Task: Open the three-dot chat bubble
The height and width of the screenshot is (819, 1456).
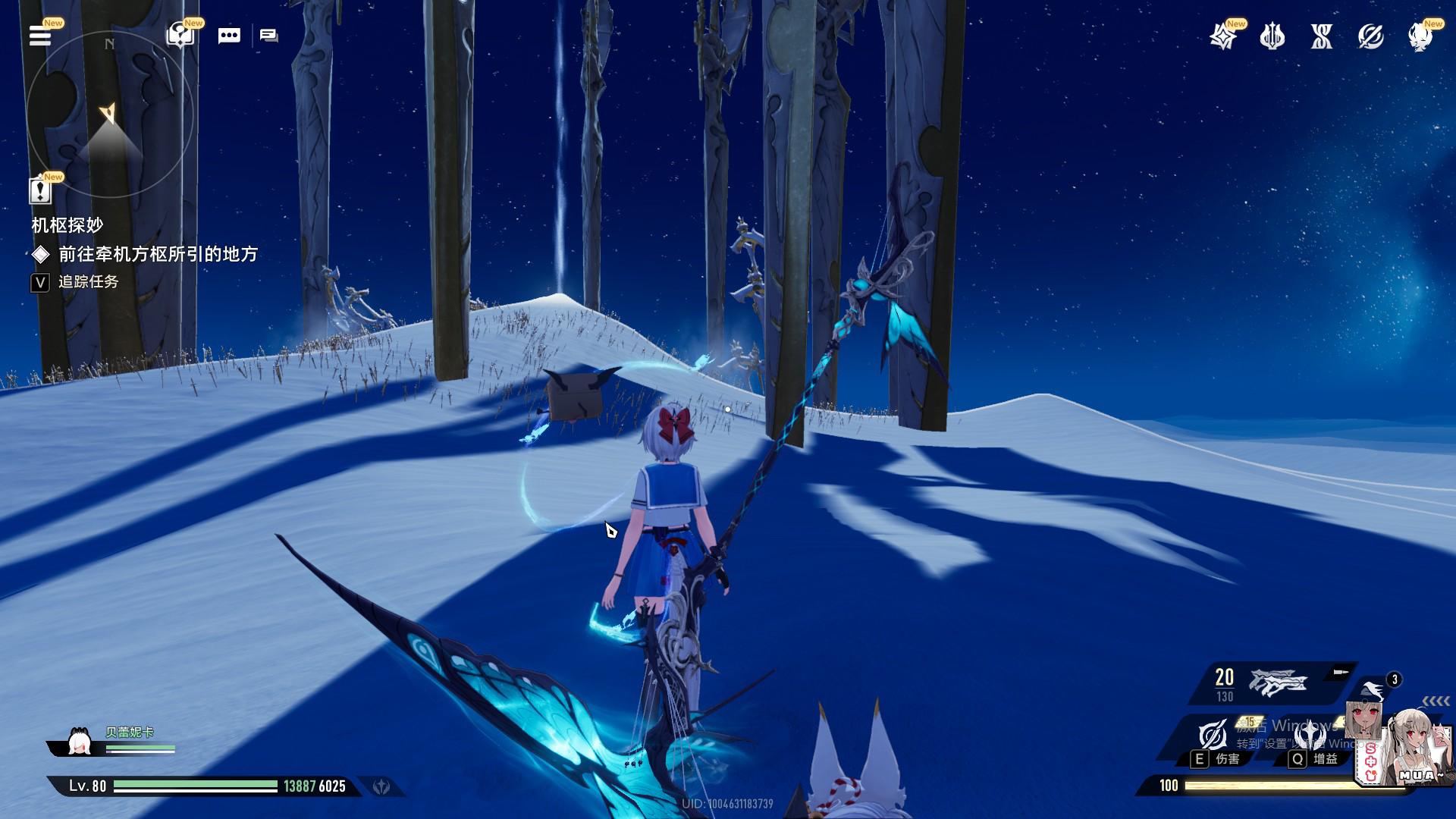Action: [229, 36]
